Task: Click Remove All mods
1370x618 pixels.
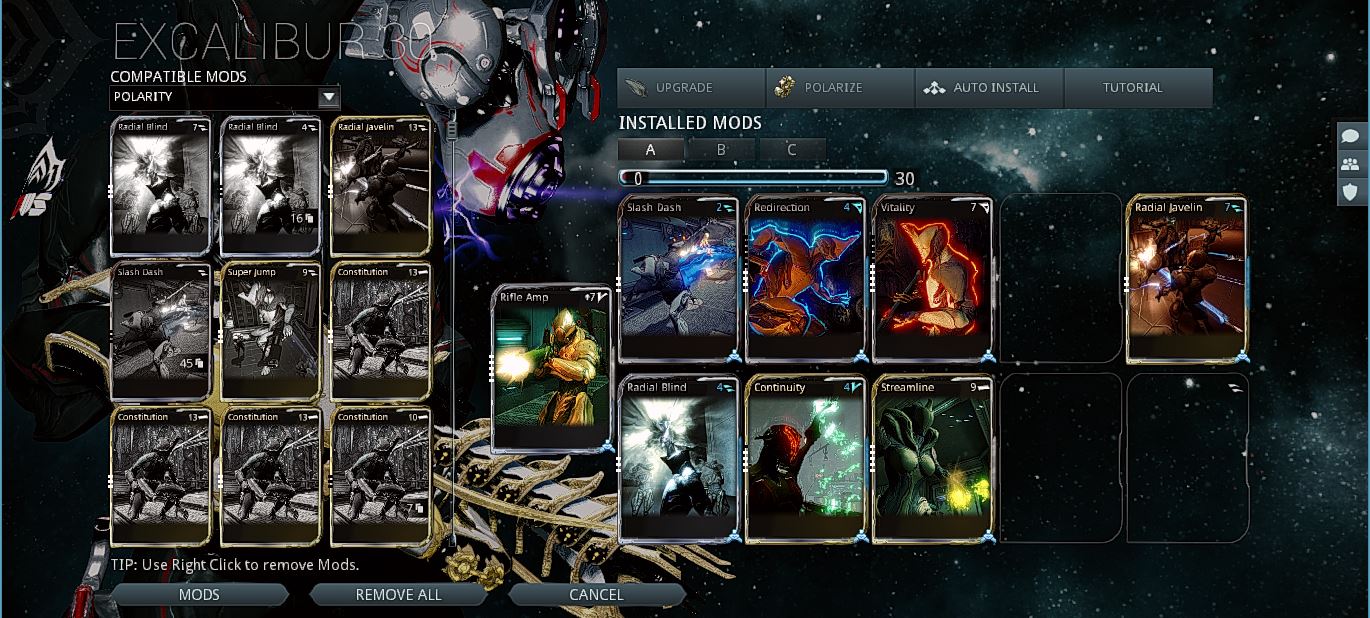Action: (398, 595)
